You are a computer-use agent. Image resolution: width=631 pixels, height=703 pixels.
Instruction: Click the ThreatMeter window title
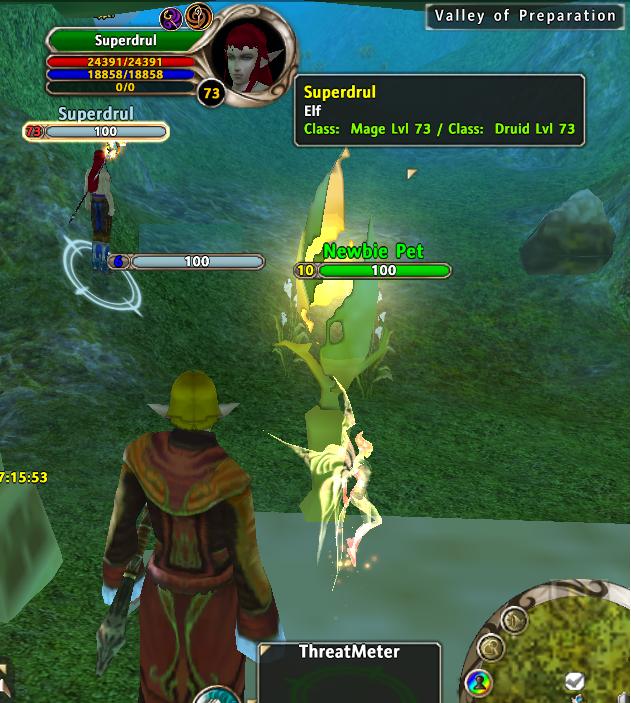click(349, 652)
